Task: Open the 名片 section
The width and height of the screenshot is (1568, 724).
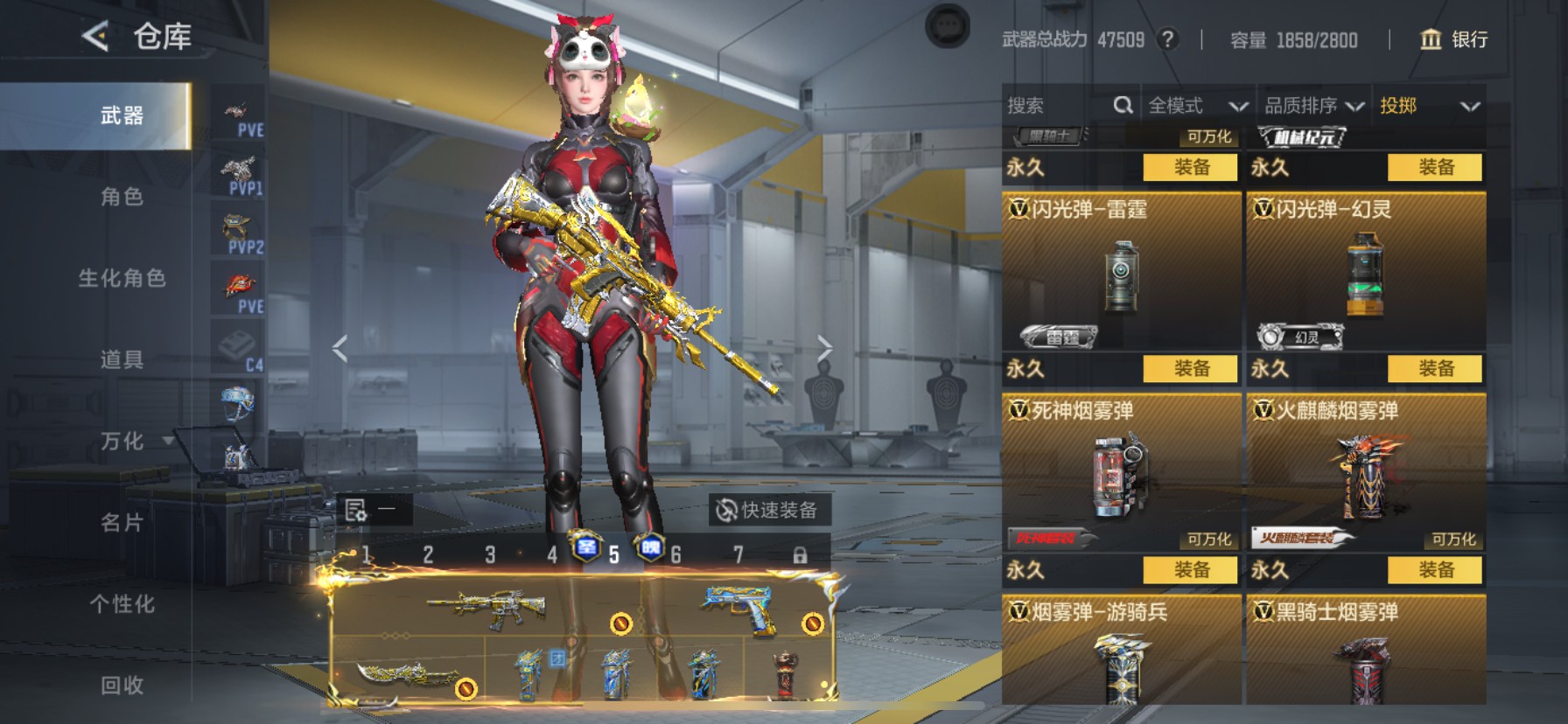Action: tap(122, 523)
